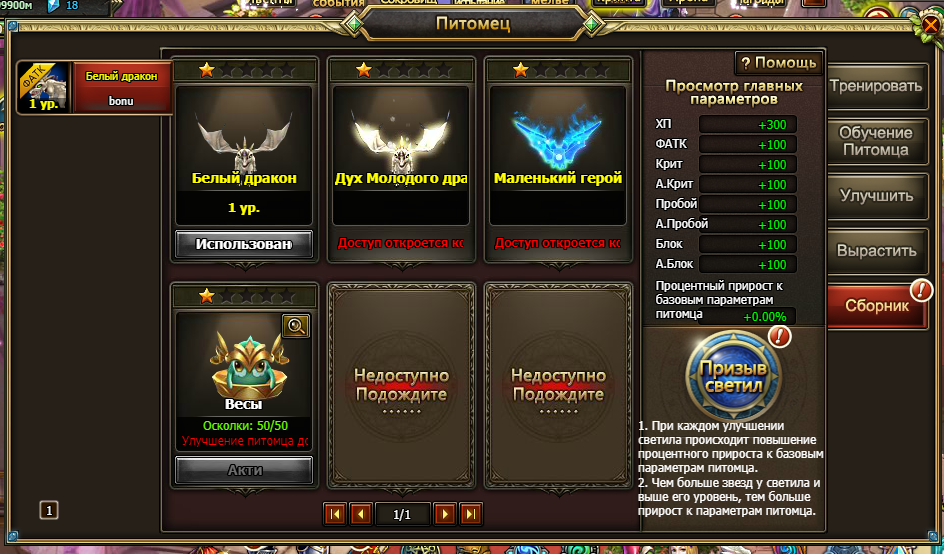Select the Вырастить button

[876, 251]
